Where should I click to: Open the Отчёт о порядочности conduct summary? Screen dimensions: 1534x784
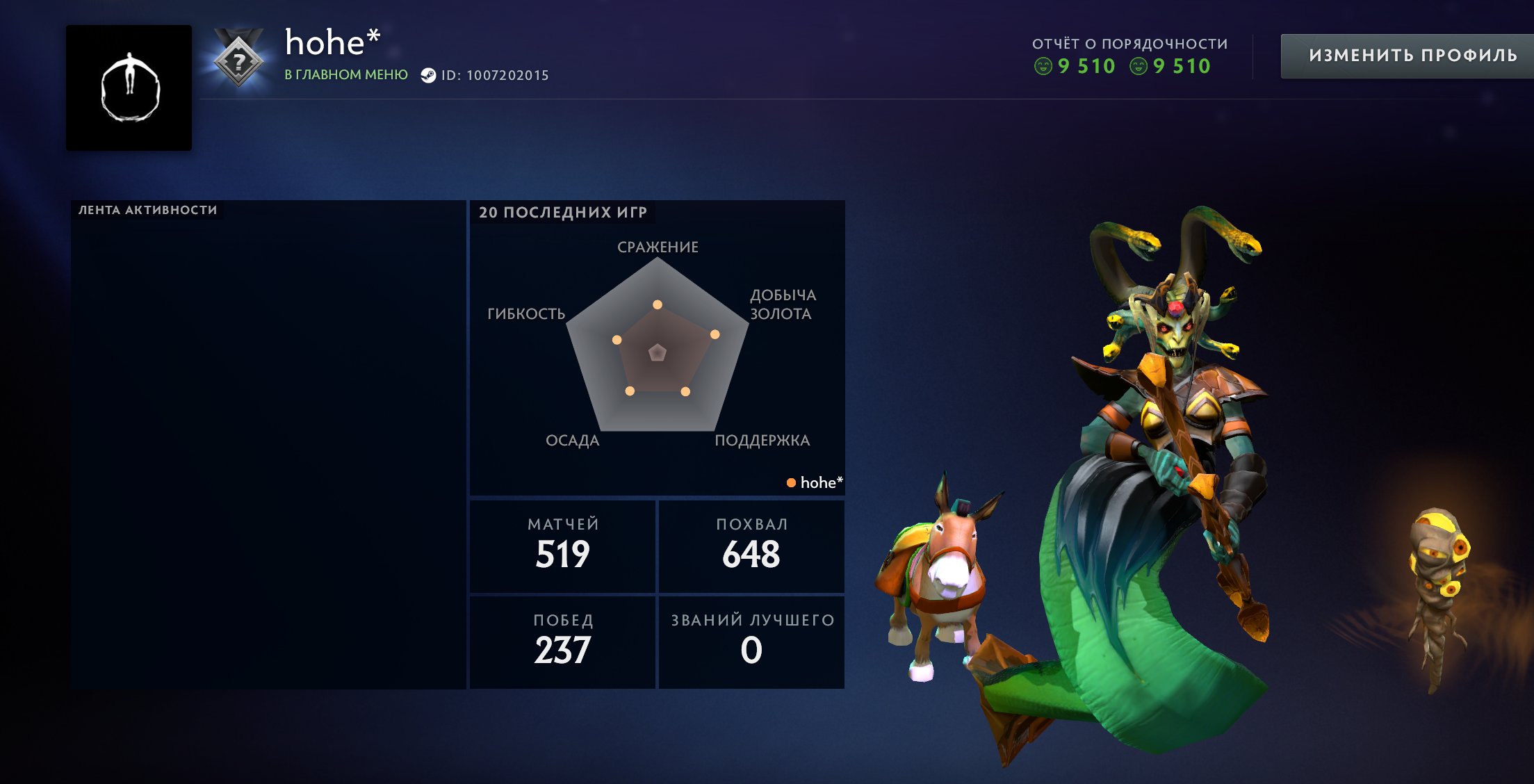(1129, 56)
